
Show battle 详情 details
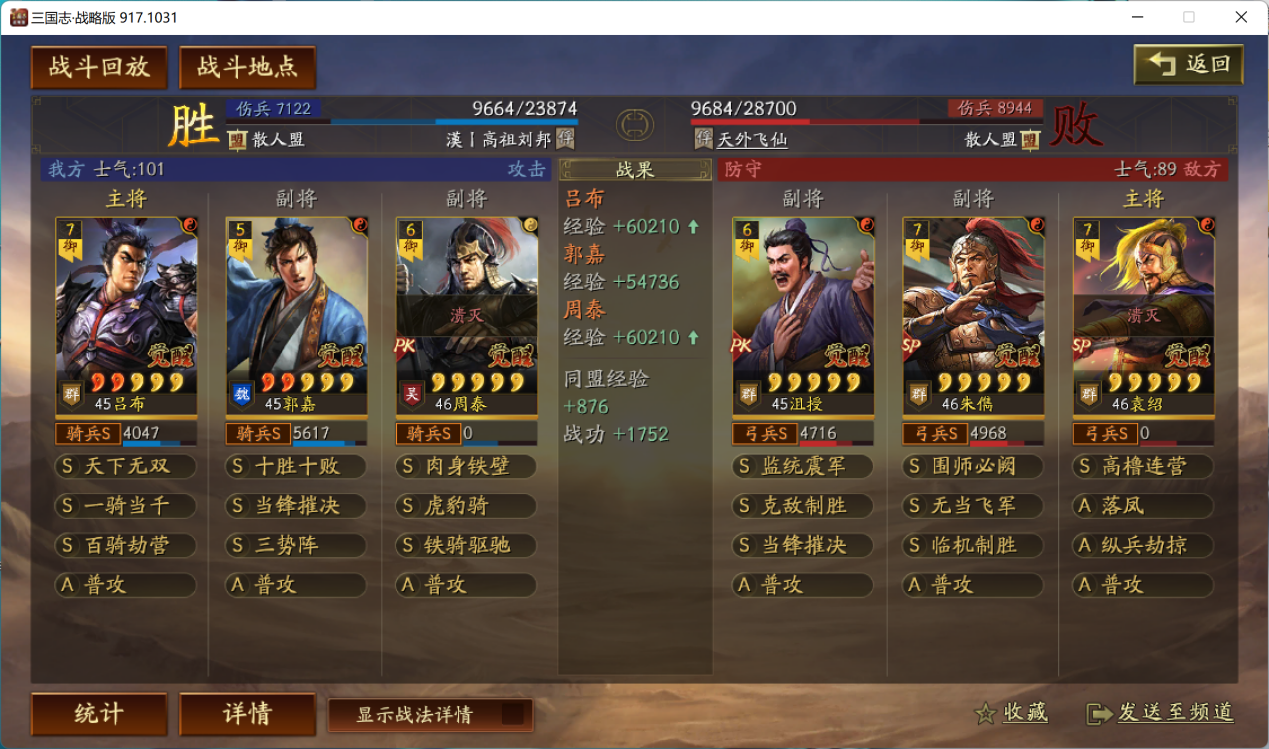click(247, 714)
